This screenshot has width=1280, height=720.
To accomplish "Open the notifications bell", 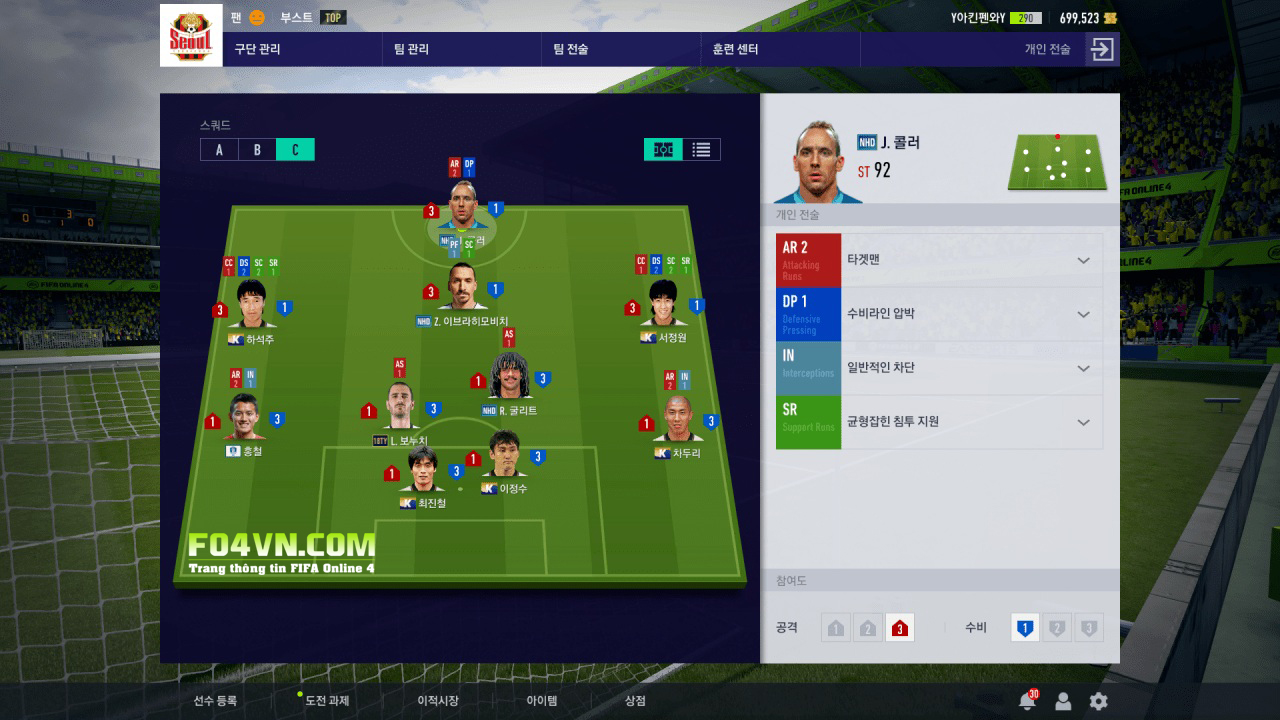I will 1026,701.
